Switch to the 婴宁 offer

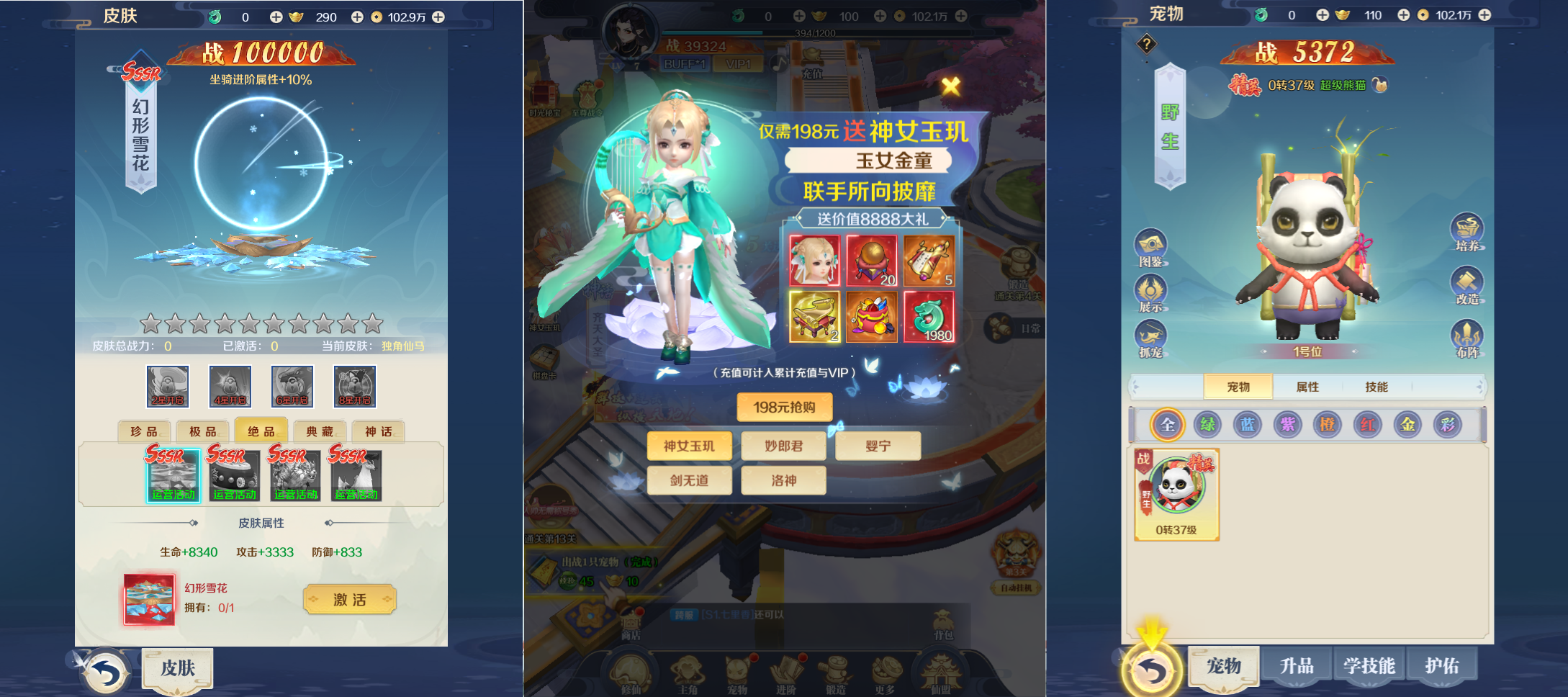tap(878, 446)
